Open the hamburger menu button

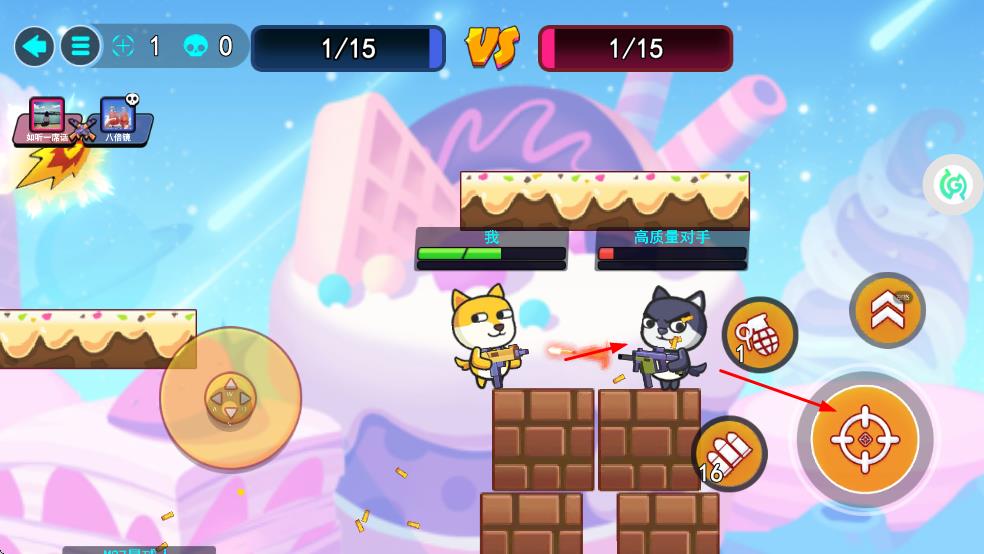80,46
